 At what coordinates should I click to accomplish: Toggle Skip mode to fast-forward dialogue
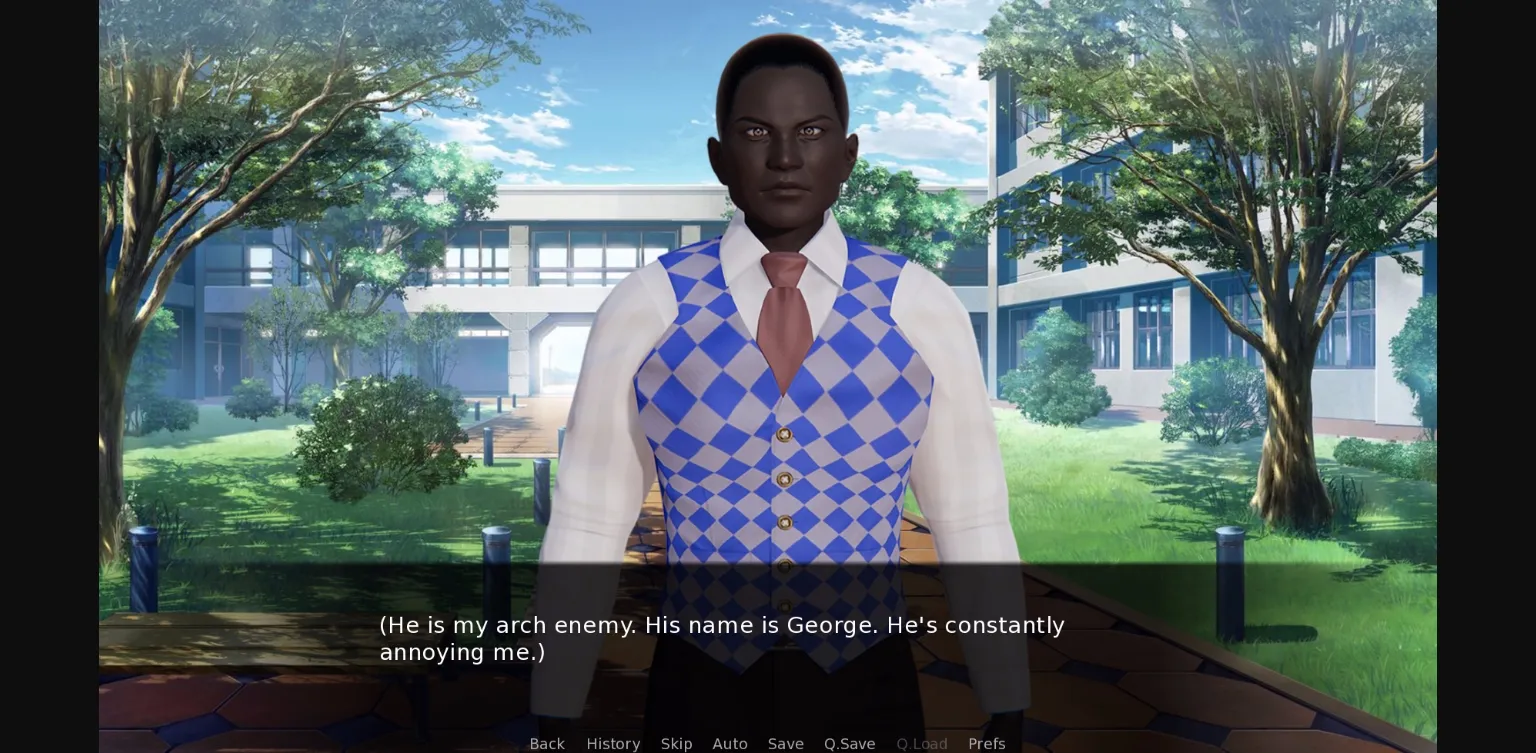(676, 744)
